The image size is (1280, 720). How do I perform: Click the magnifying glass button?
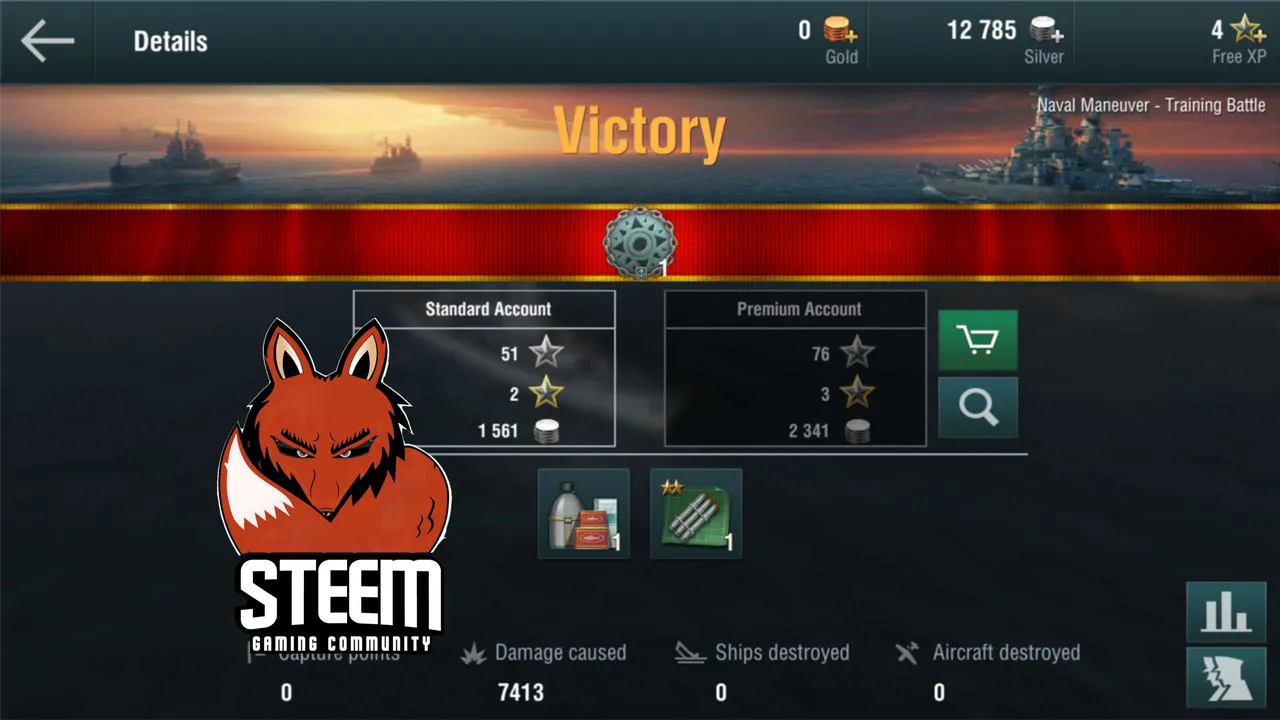tap(977, 407)
